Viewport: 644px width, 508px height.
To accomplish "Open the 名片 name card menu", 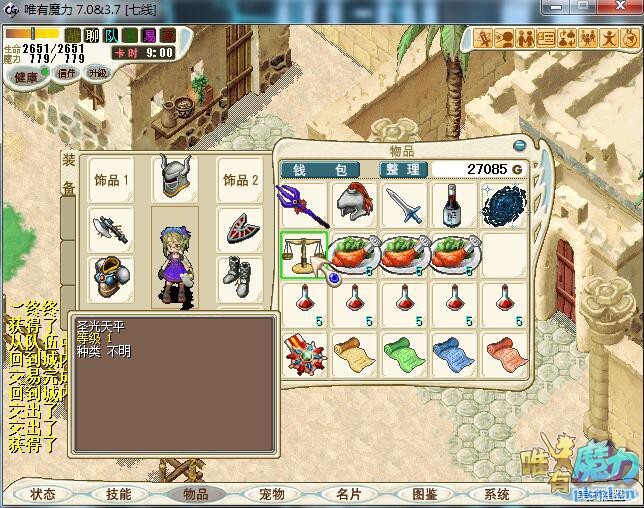I will [348, 494].
